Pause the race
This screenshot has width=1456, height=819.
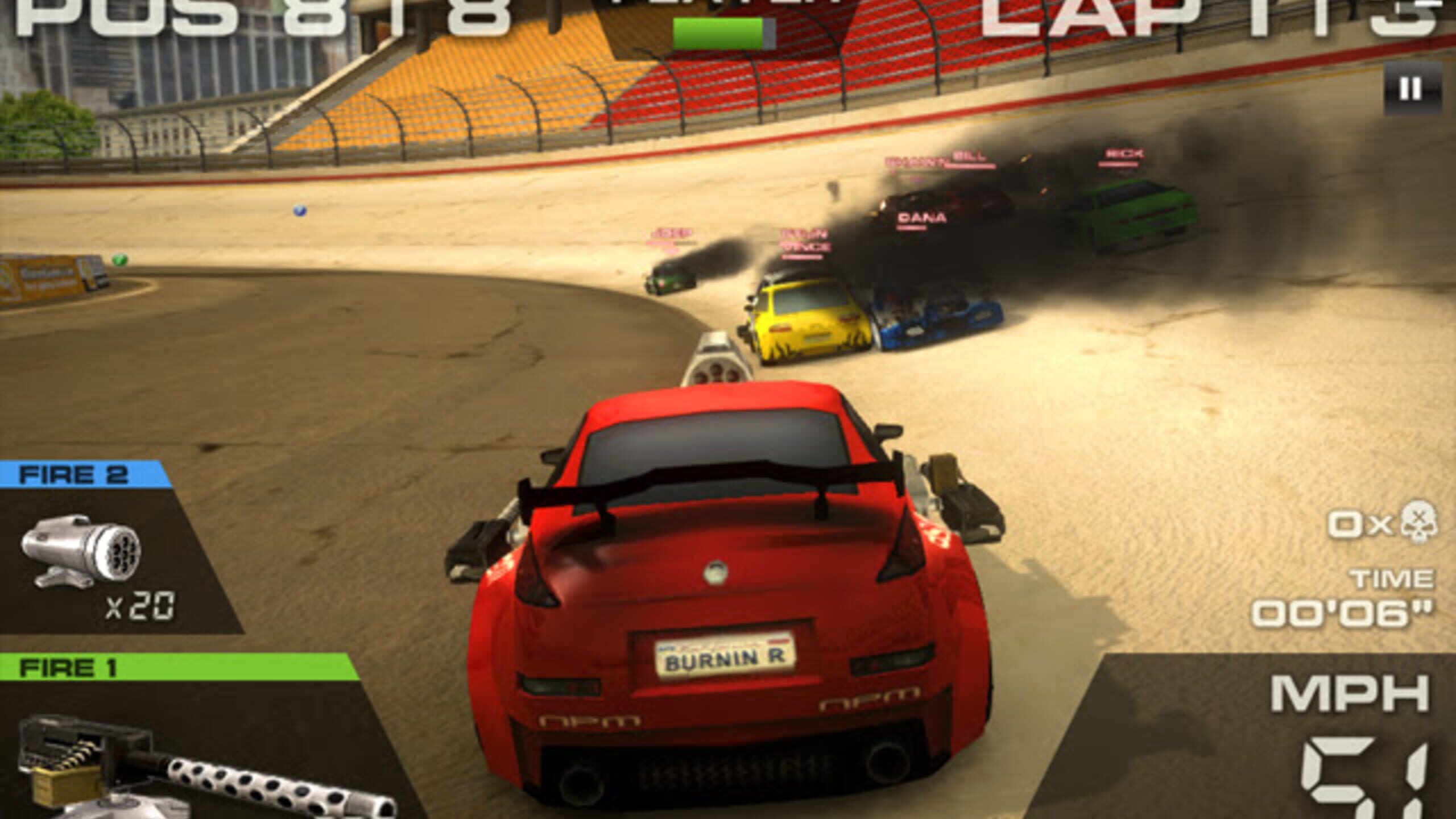pyautogui.click(x=1411, y=89)
